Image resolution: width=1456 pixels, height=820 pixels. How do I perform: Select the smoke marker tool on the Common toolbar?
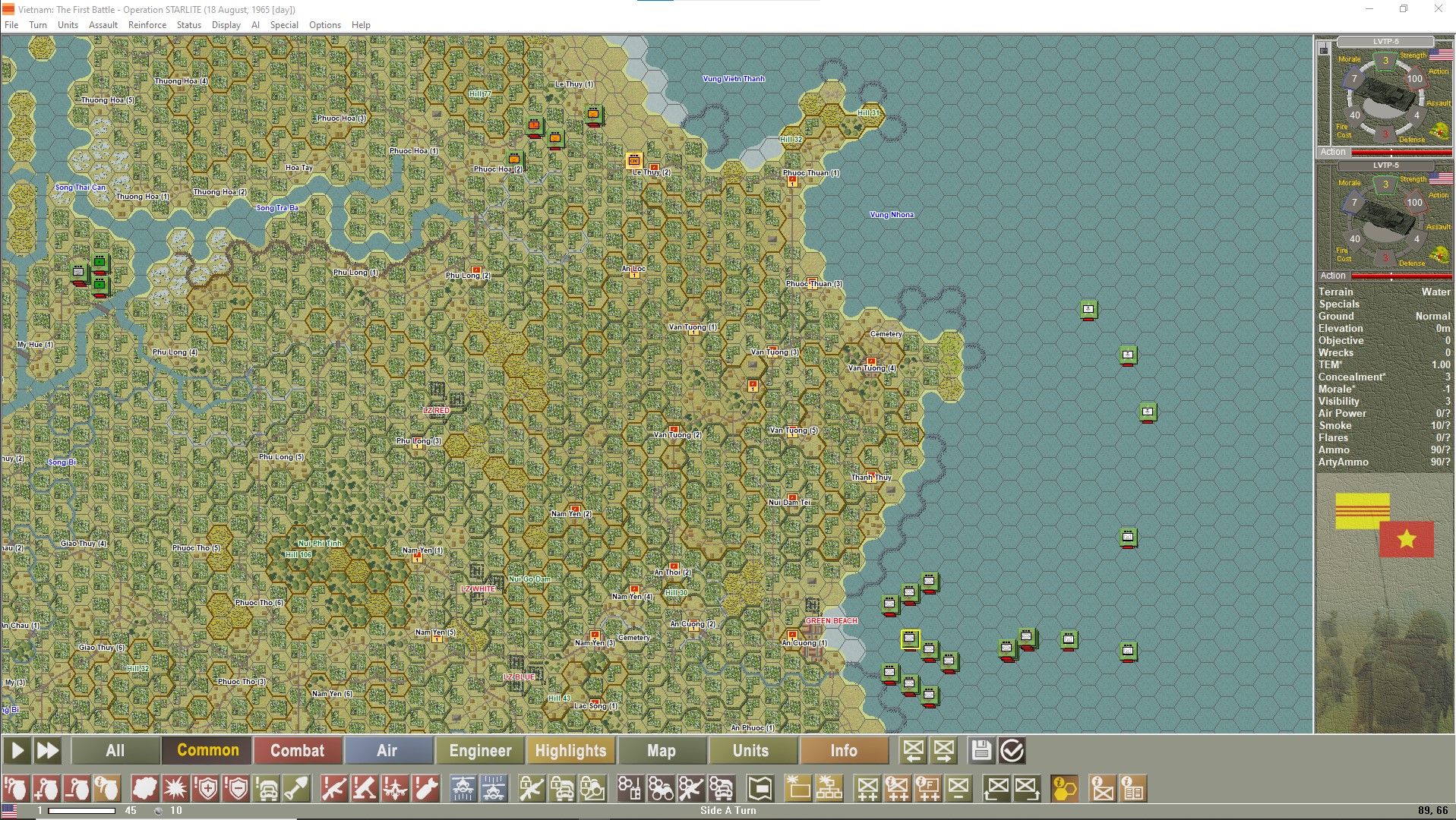(x=144, y=788)
